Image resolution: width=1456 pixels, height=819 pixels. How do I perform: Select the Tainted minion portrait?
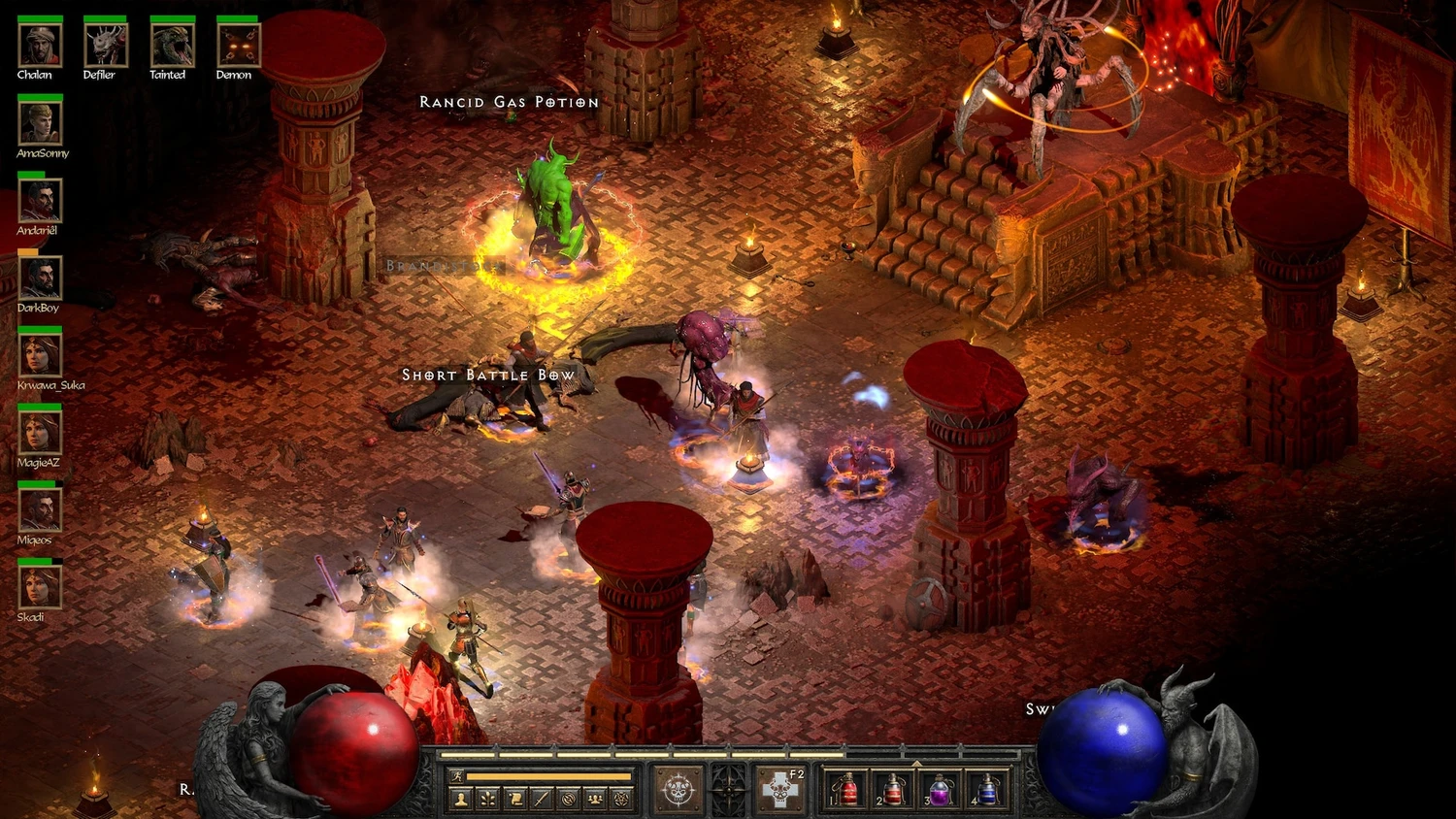[x=172, y=45]
